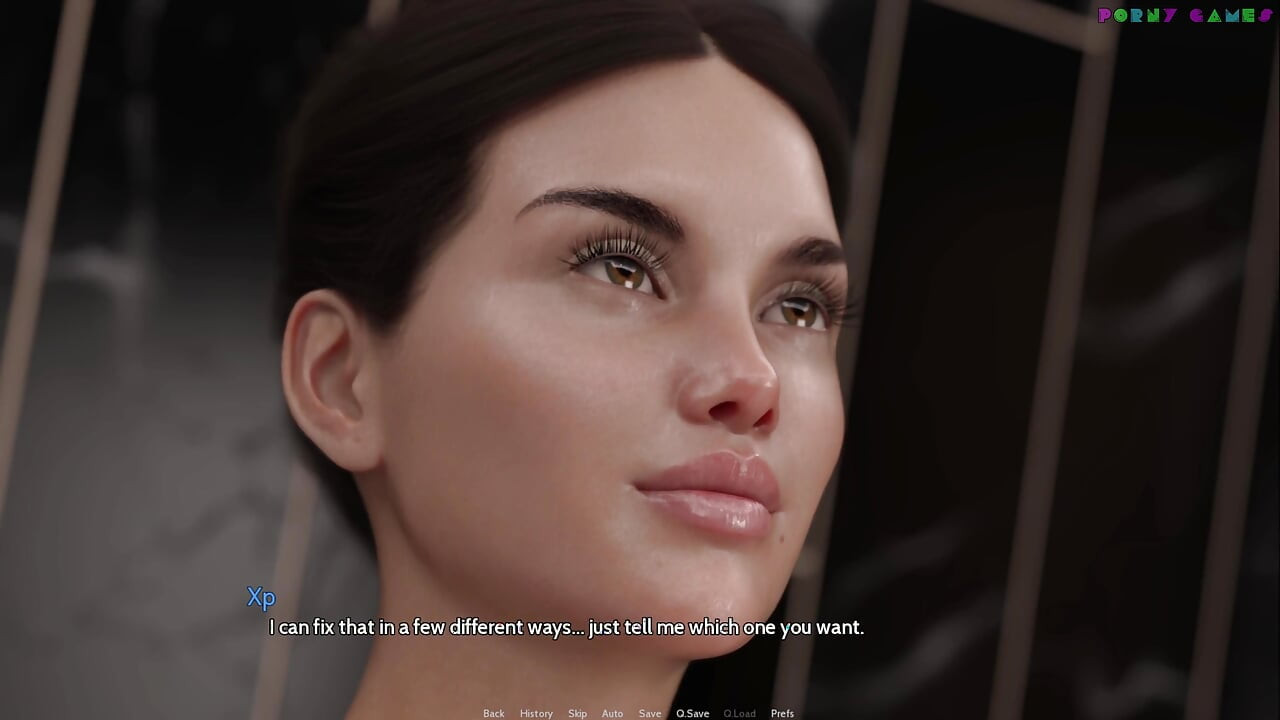
Task: Enable Auto-advance dialogue
Action: [612, 713]
